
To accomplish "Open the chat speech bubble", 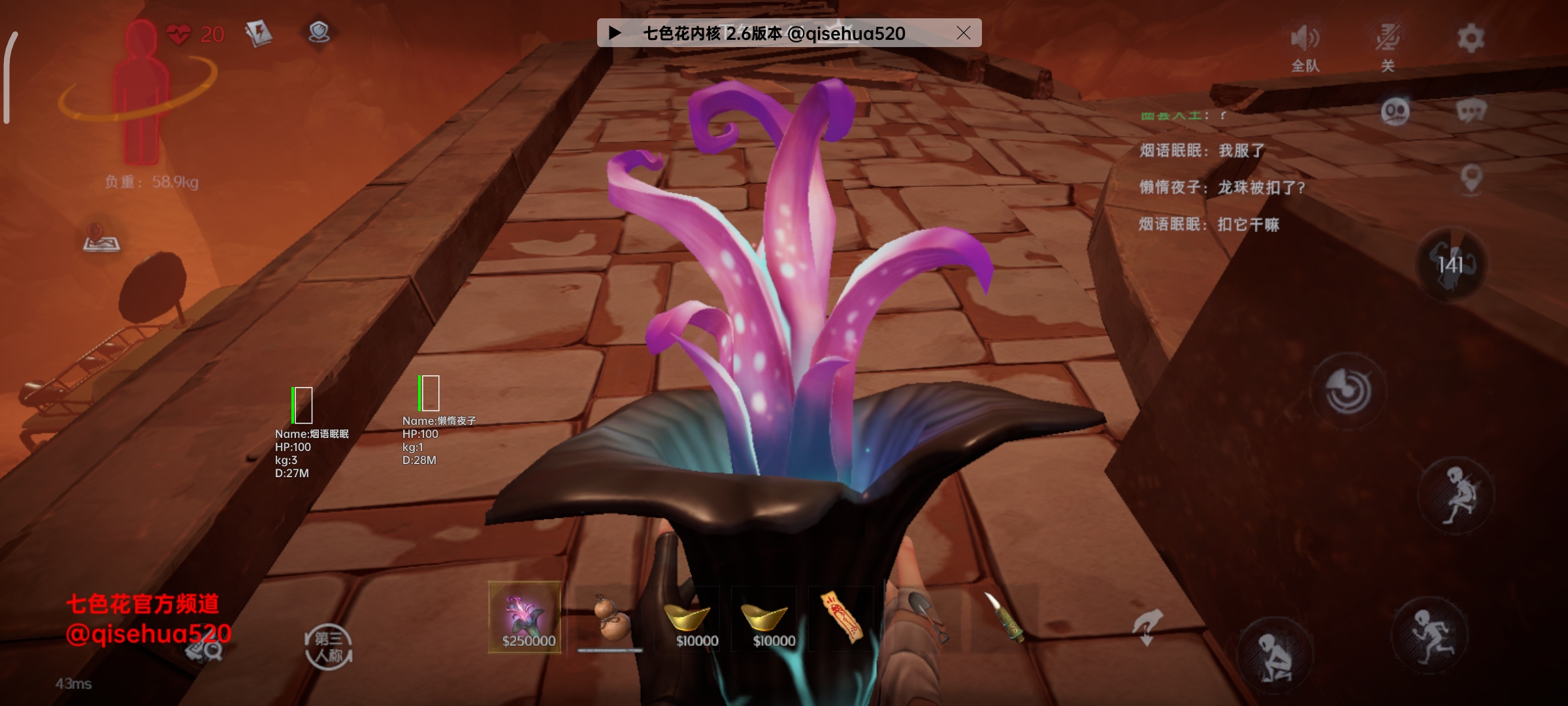I will click(x=1471, y=112).
